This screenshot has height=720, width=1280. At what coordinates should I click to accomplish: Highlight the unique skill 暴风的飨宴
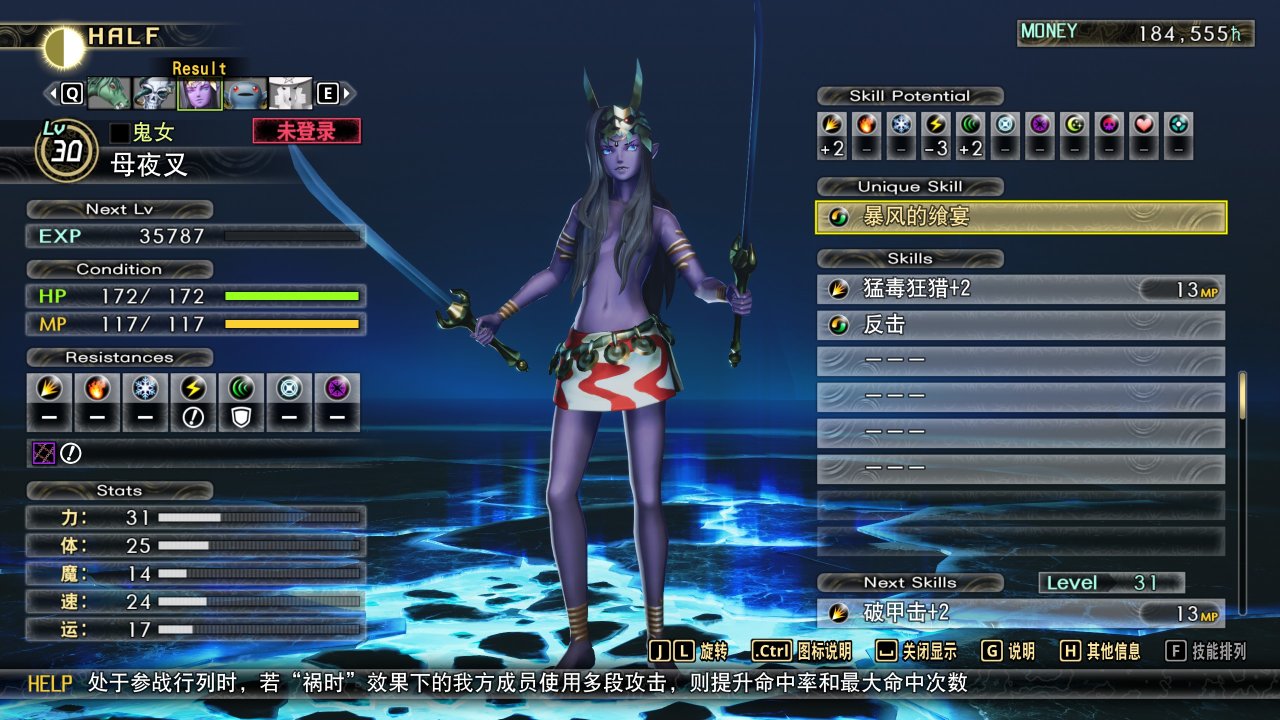click(x=1021, y=217)
